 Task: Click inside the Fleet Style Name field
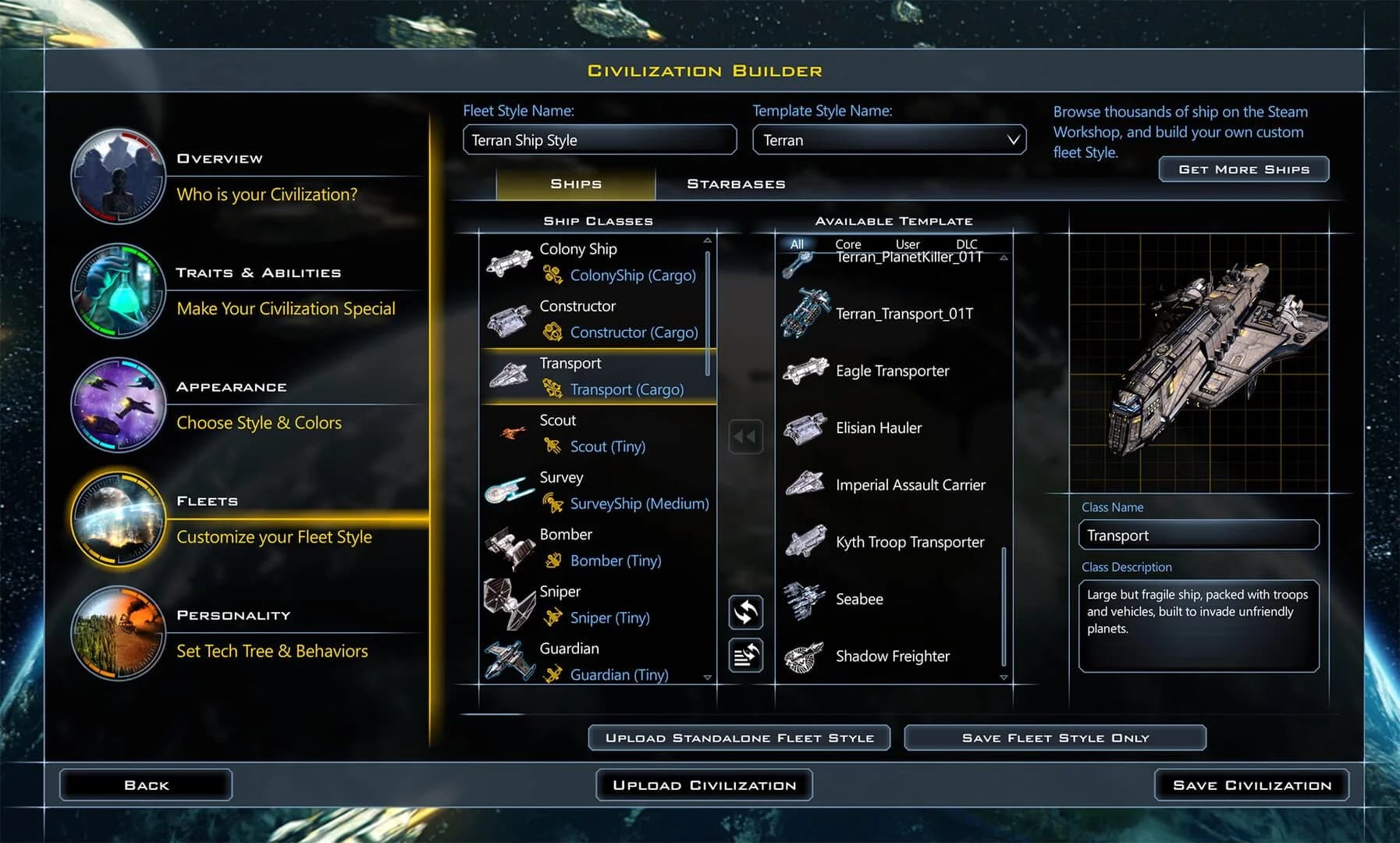pos(599,140)
